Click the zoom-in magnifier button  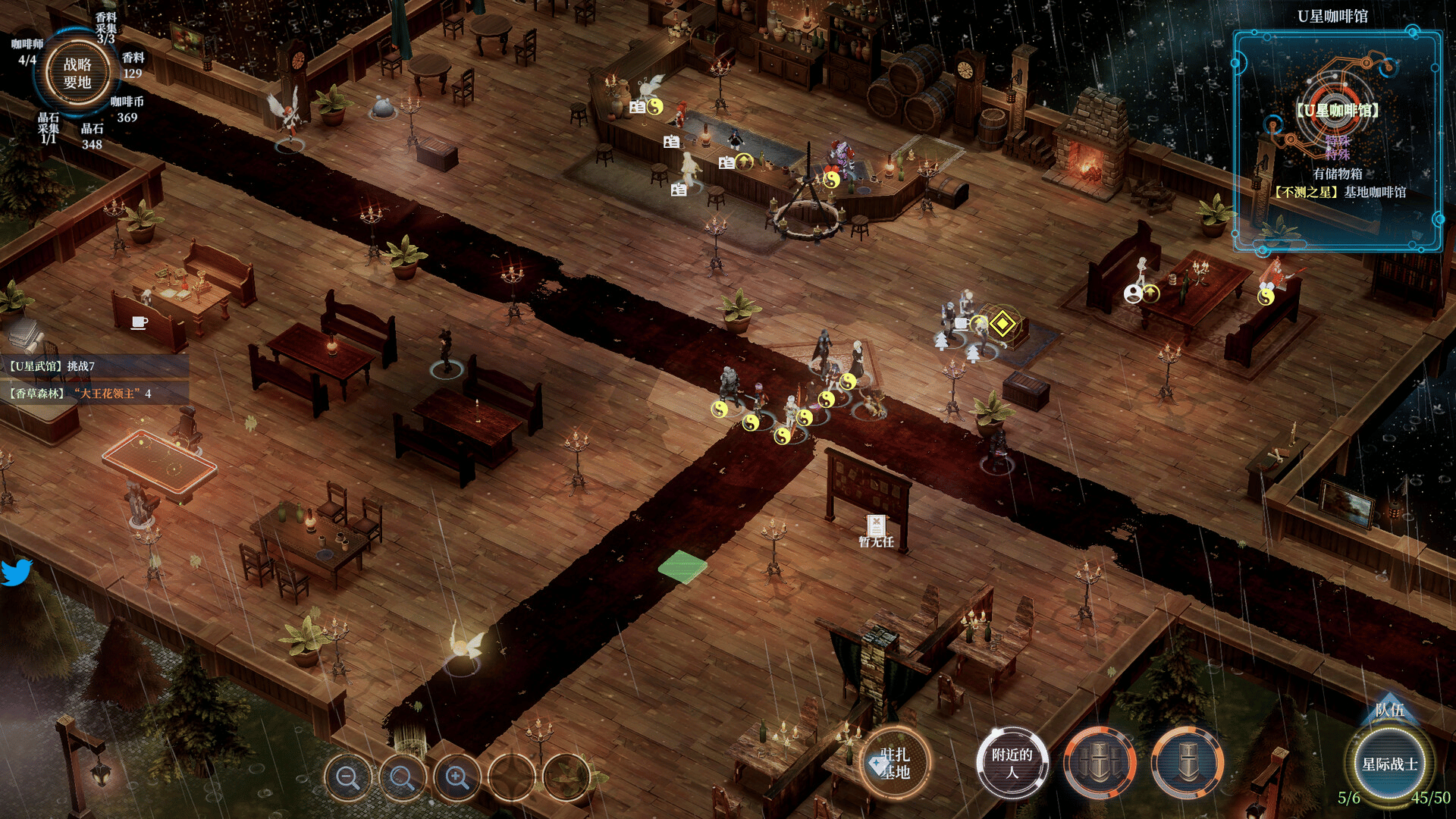click(x=457, y=777)
